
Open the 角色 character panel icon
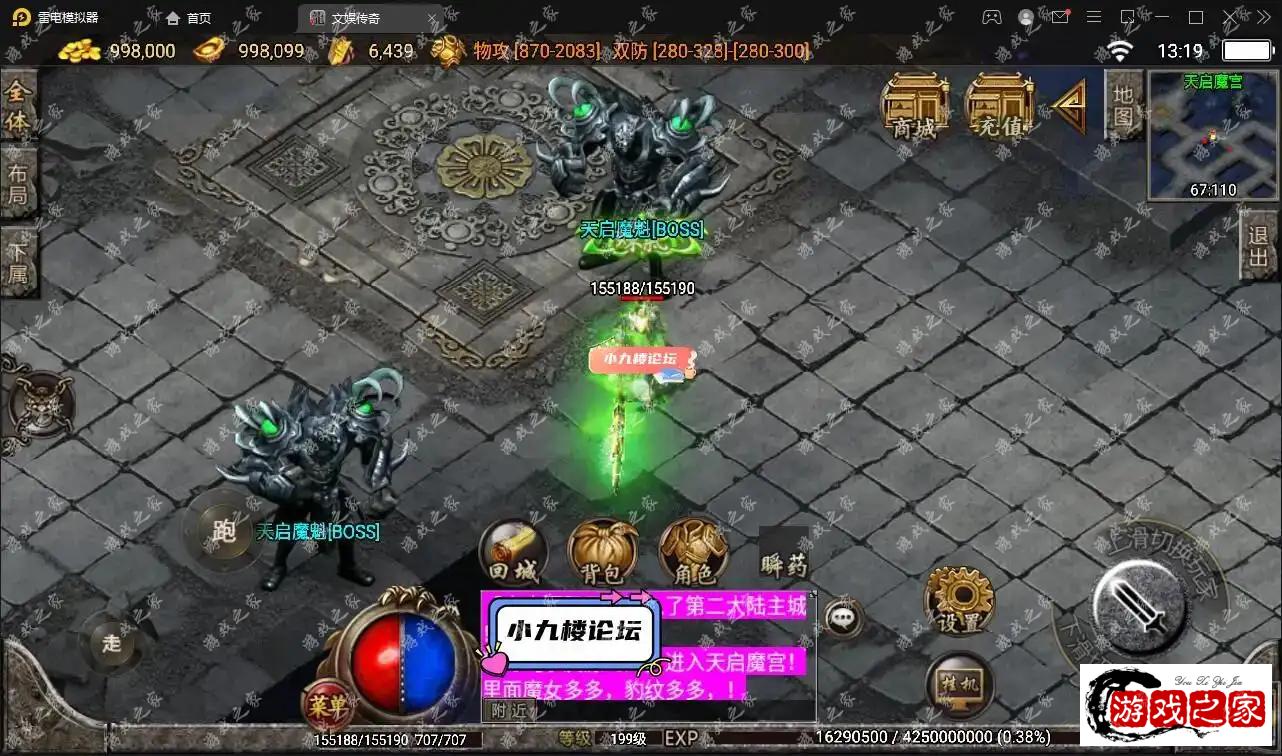[692, 550]
